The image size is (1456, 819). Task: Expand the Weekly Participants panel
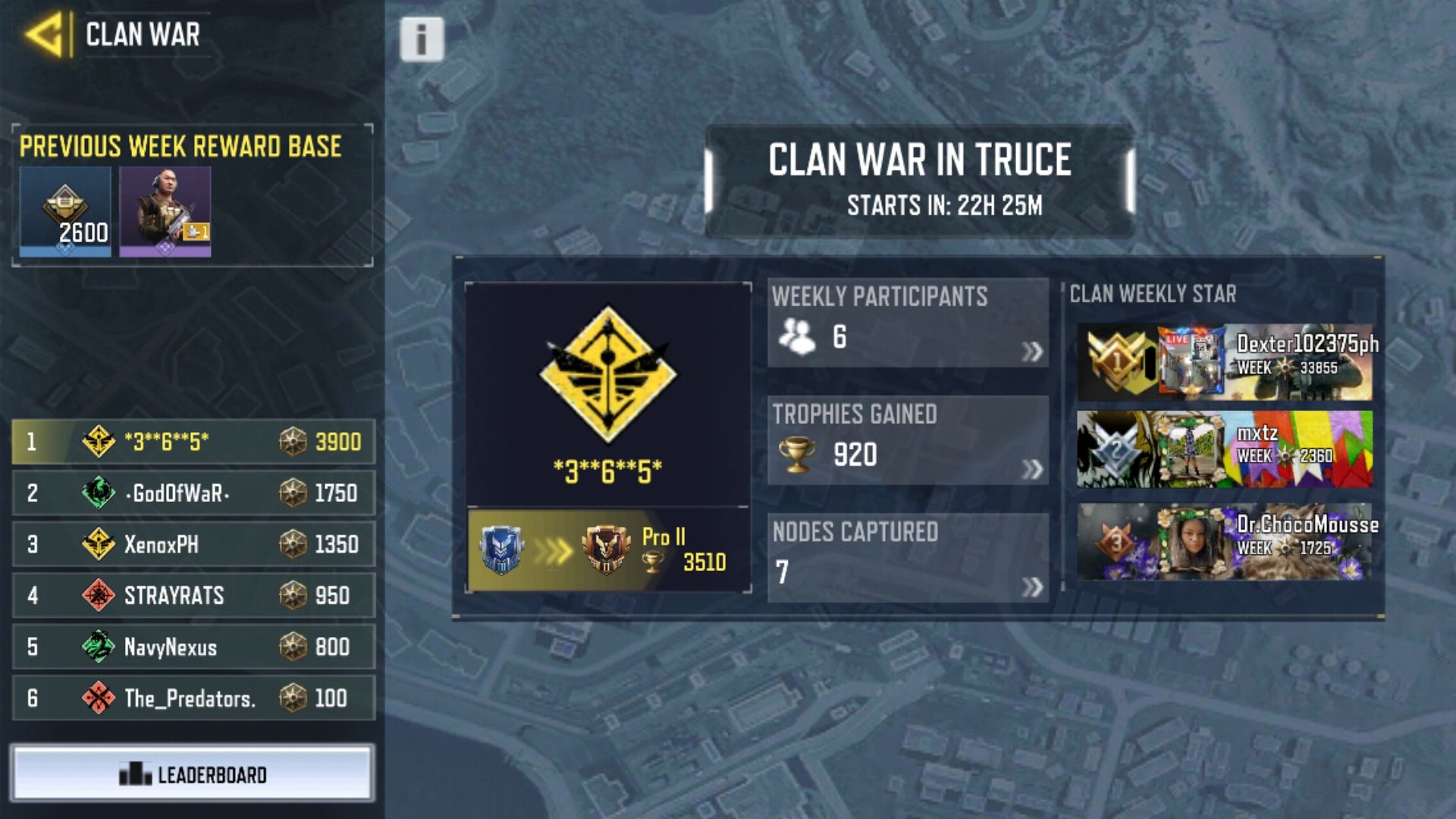[908, 324]
